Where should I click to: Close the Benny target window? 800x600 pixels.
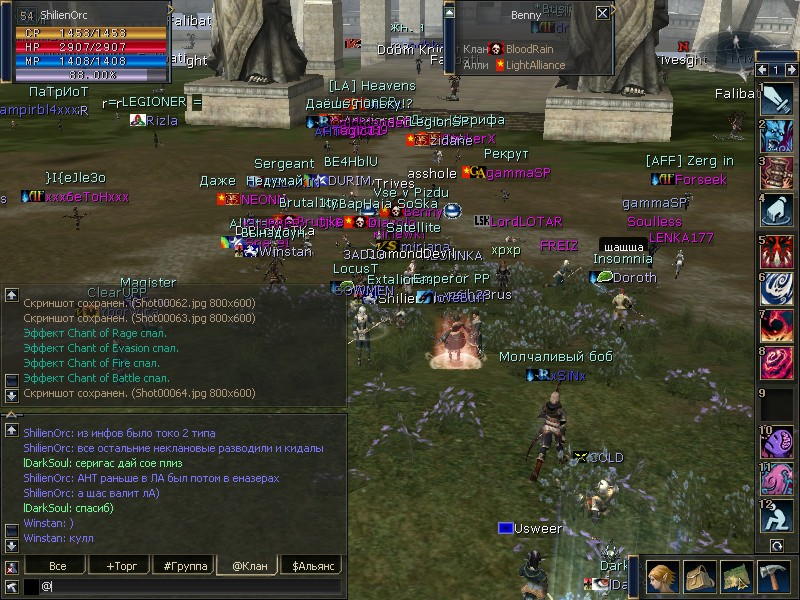point(602,13)
